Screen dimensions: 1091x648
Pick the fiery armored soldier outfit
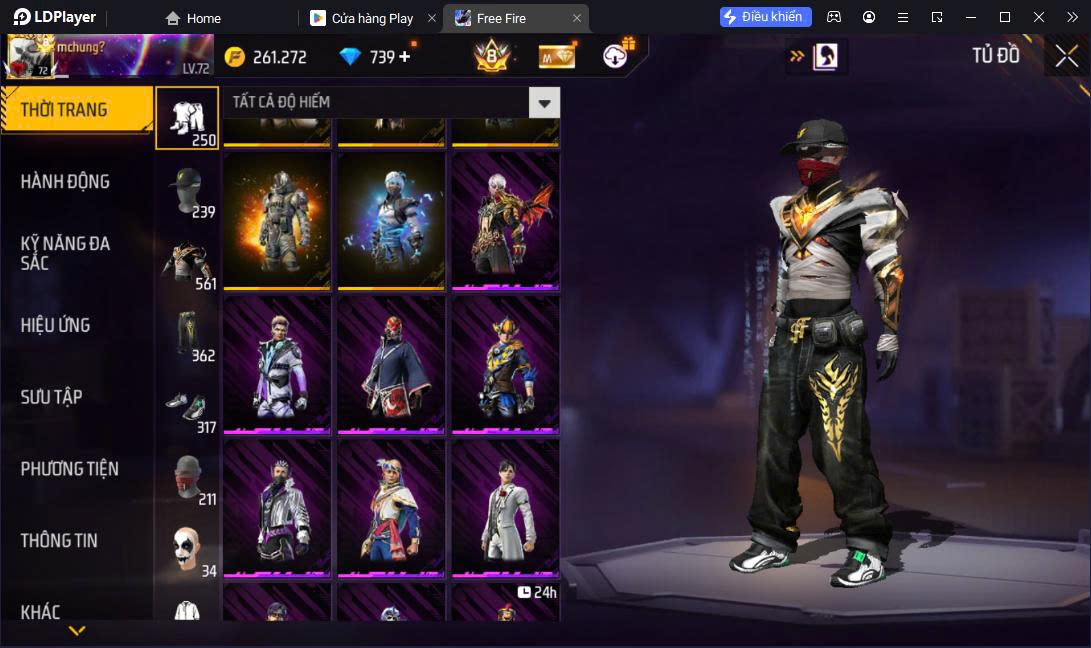pos(277,220)
